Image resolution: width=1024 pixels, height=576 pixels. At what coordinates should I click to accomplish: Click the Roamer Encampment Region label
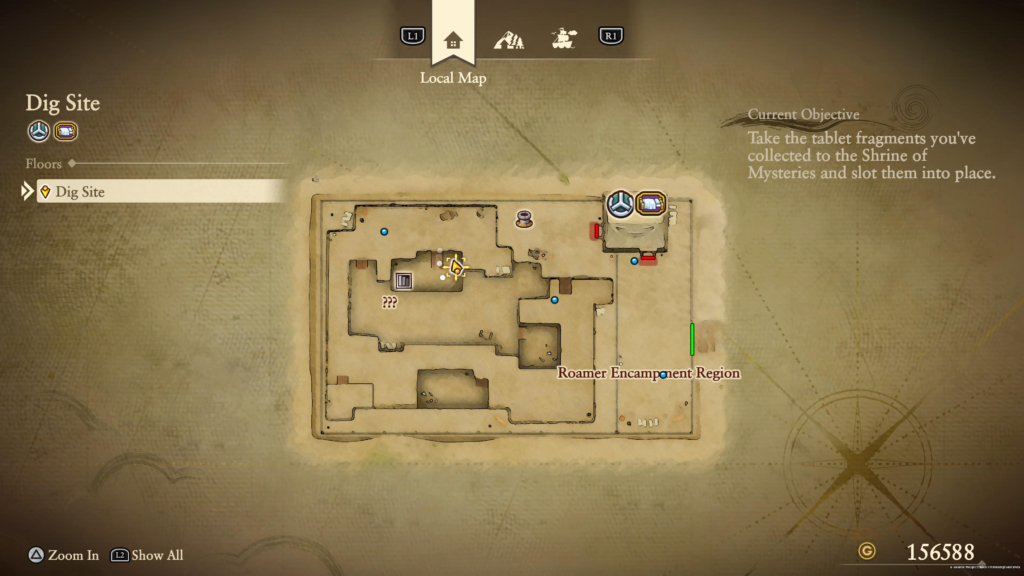pos(648,373)
